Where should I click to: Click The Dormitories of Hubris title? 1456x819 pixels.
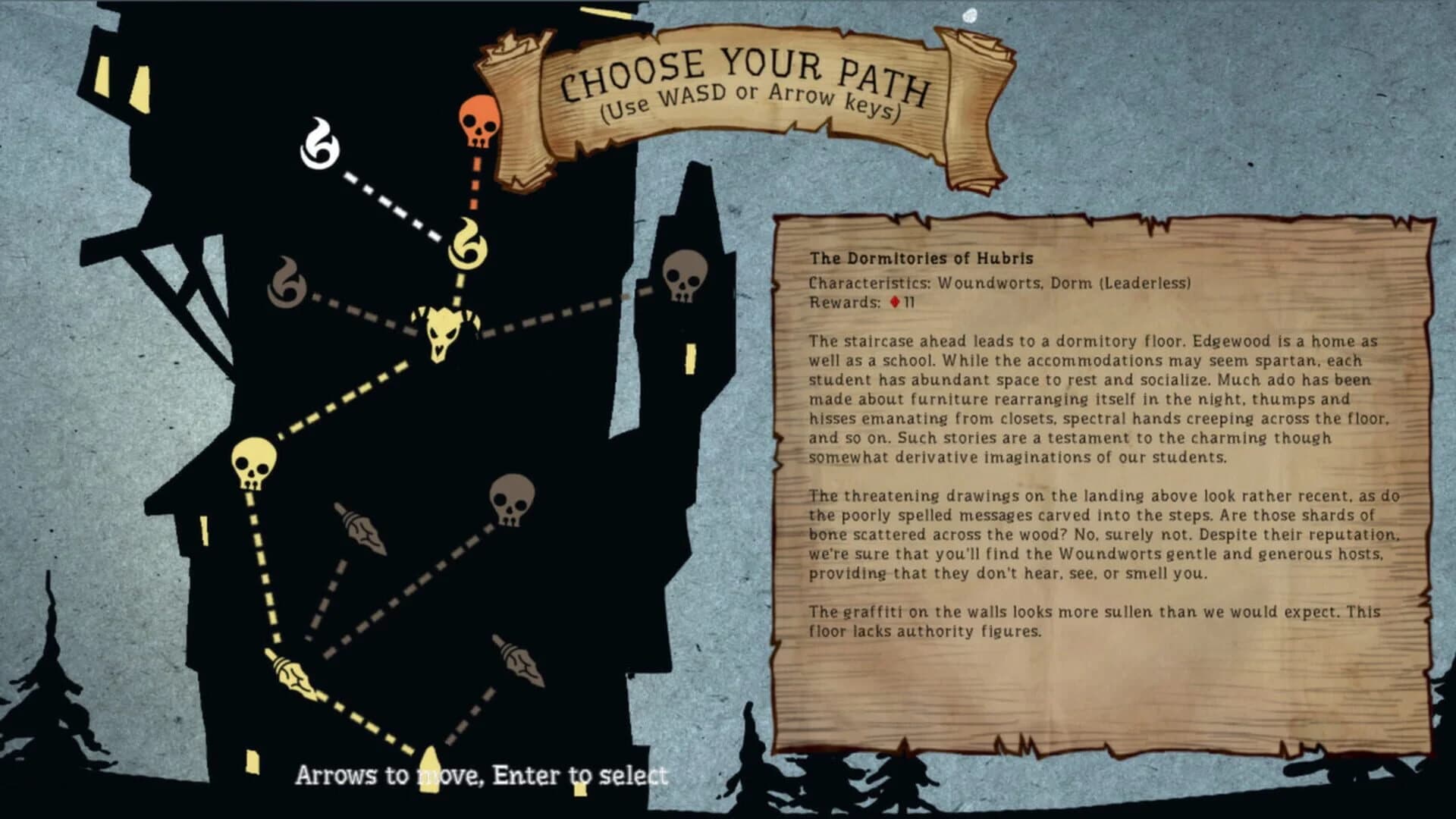pos(922,257)
